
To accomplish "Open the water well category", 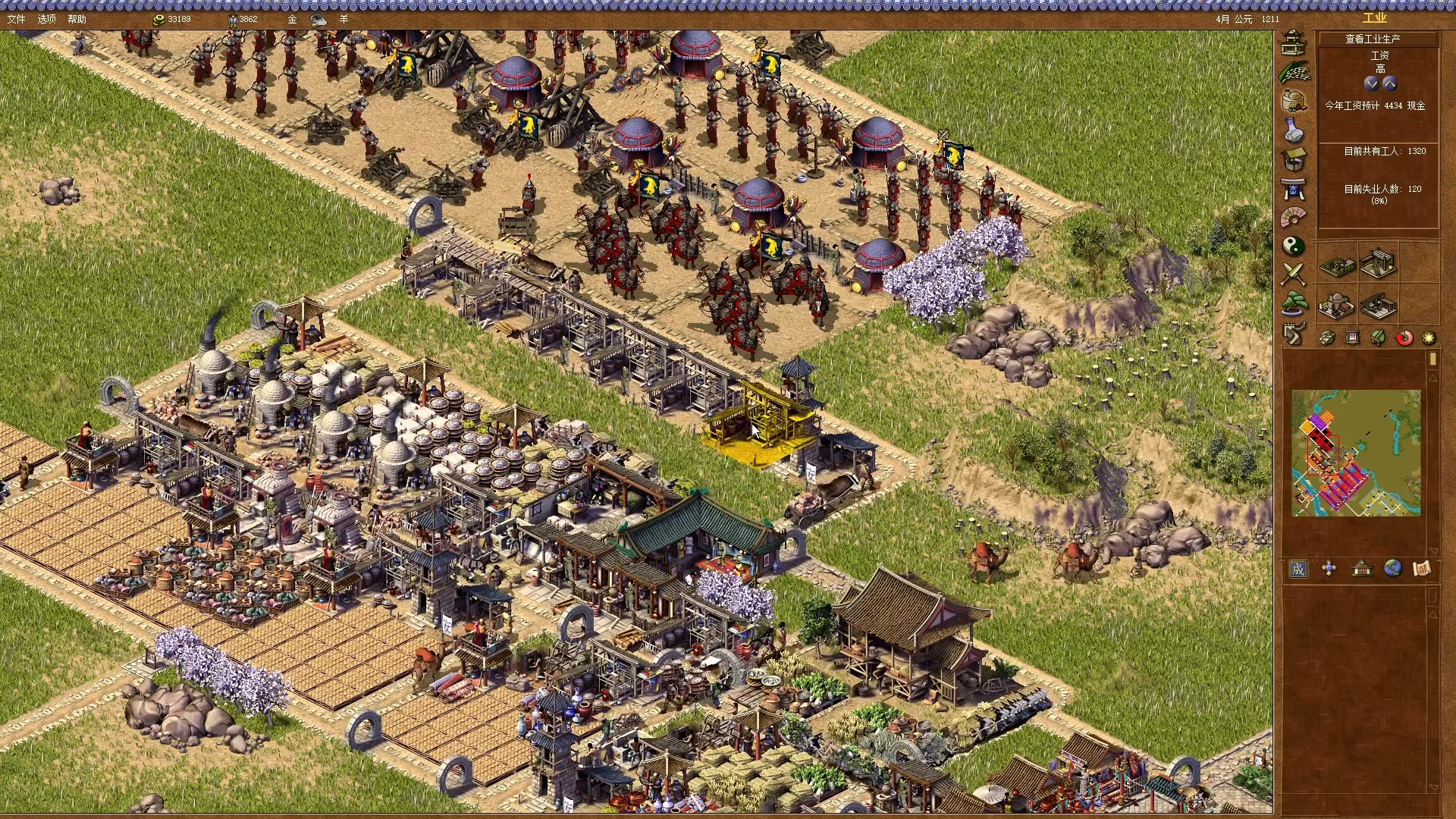I will (1294, 159).
